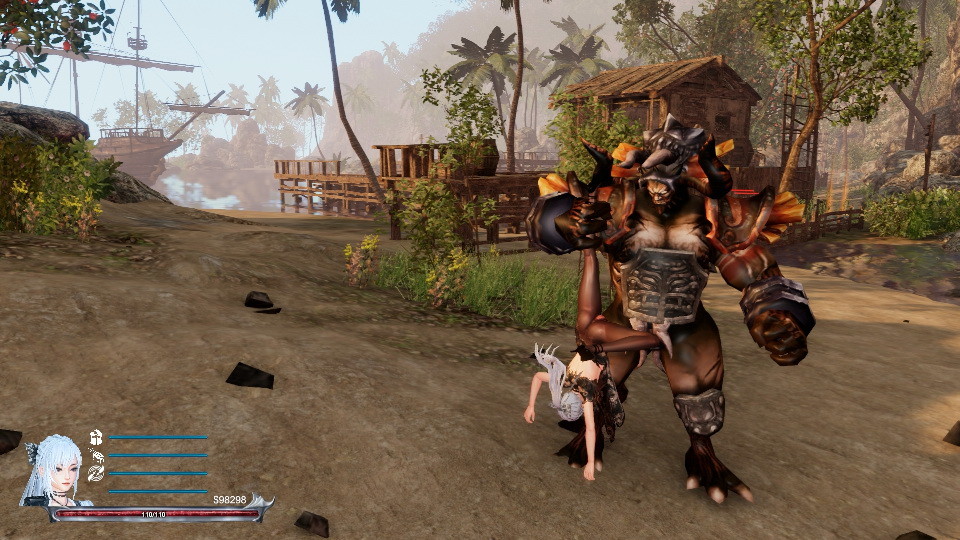Screen dimensions: 960x540
Task: Choose the swirl skill icon
Action: (x=96, y=473)
